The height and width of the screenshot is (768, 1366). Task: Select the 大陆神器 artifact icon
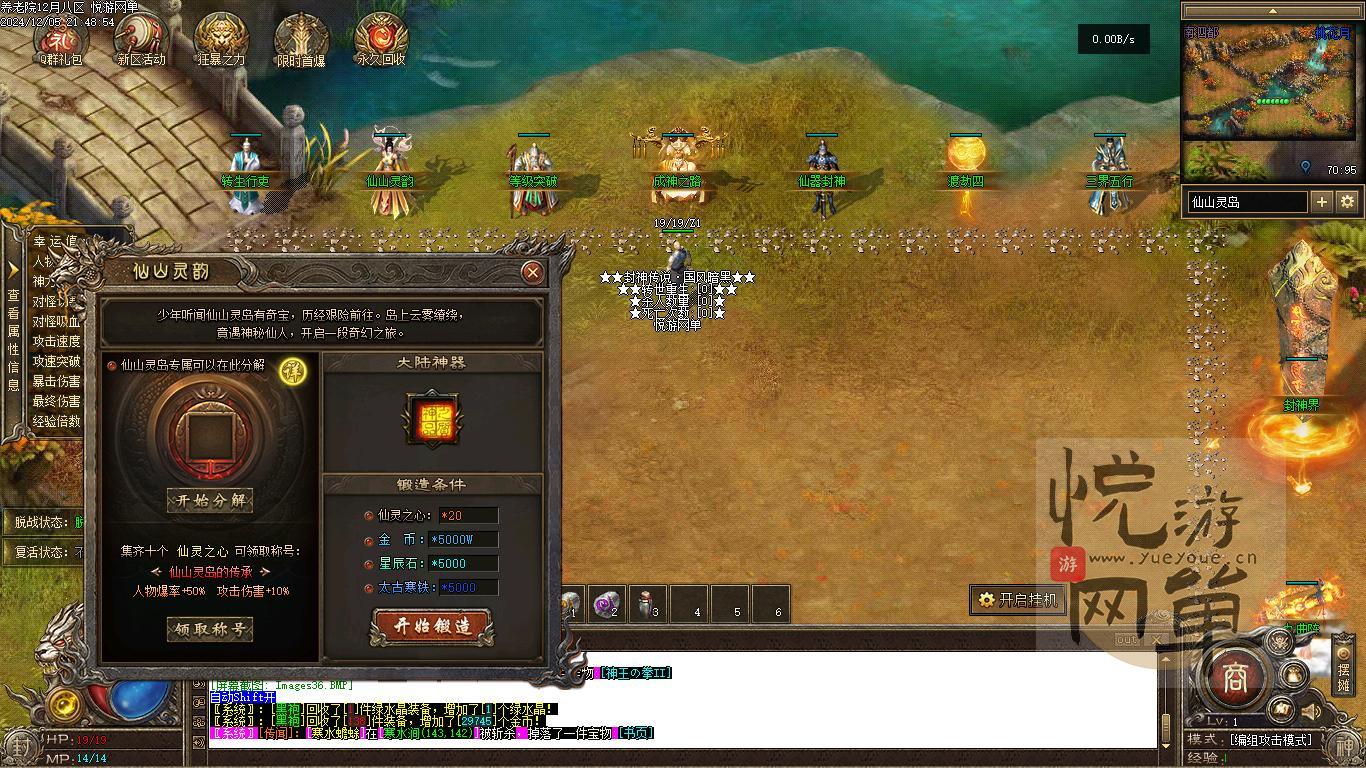(431, 419)
